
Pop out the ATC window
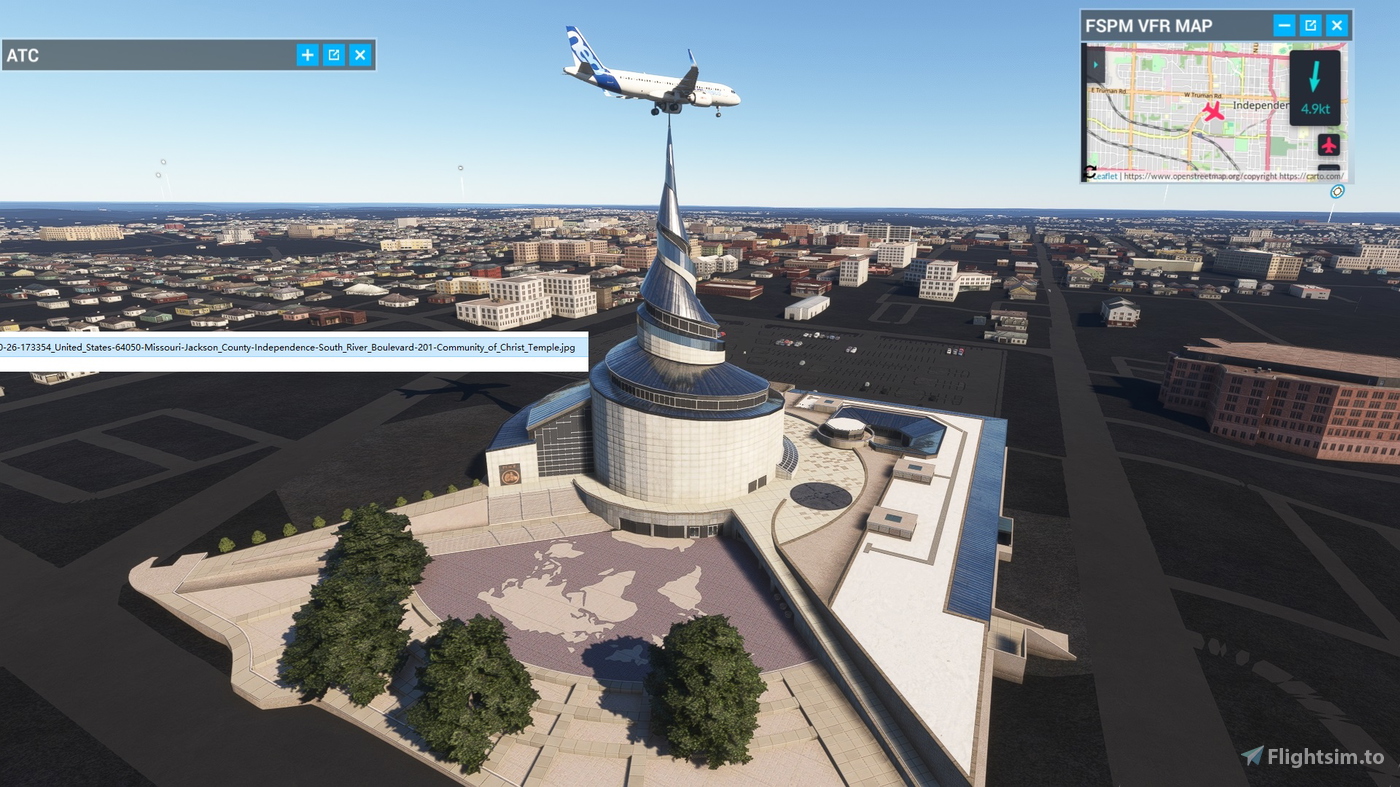point(333,55)
